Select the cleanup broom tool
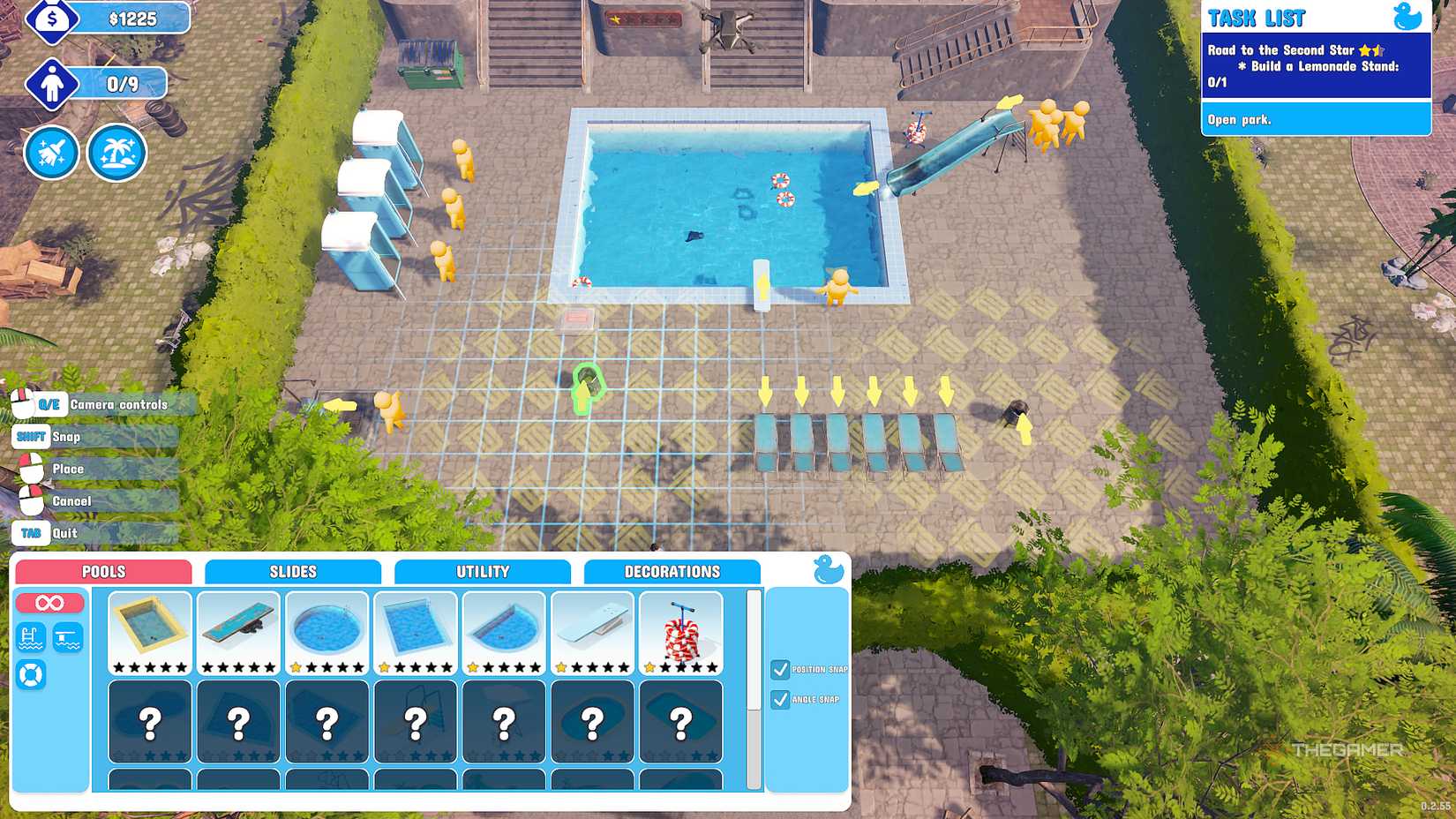This screenshot has width=1456, height=819. tap(51, 152)
